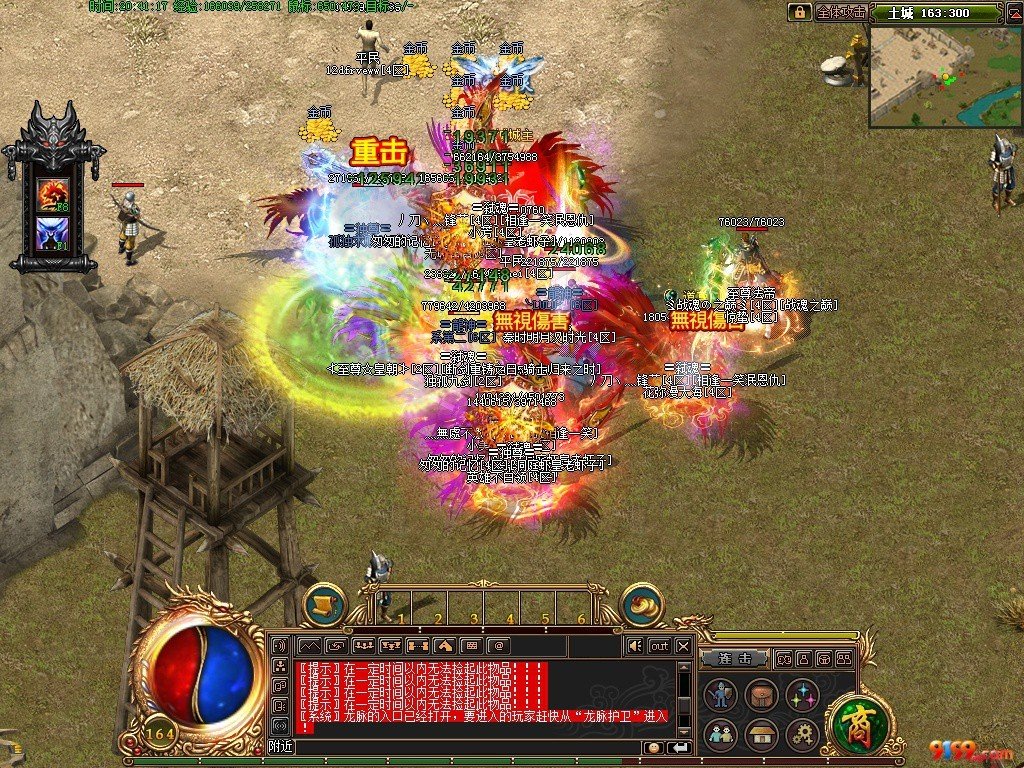Activate the fiery red dragon skill
The image size is (1024, 768).
coord(52,193)
